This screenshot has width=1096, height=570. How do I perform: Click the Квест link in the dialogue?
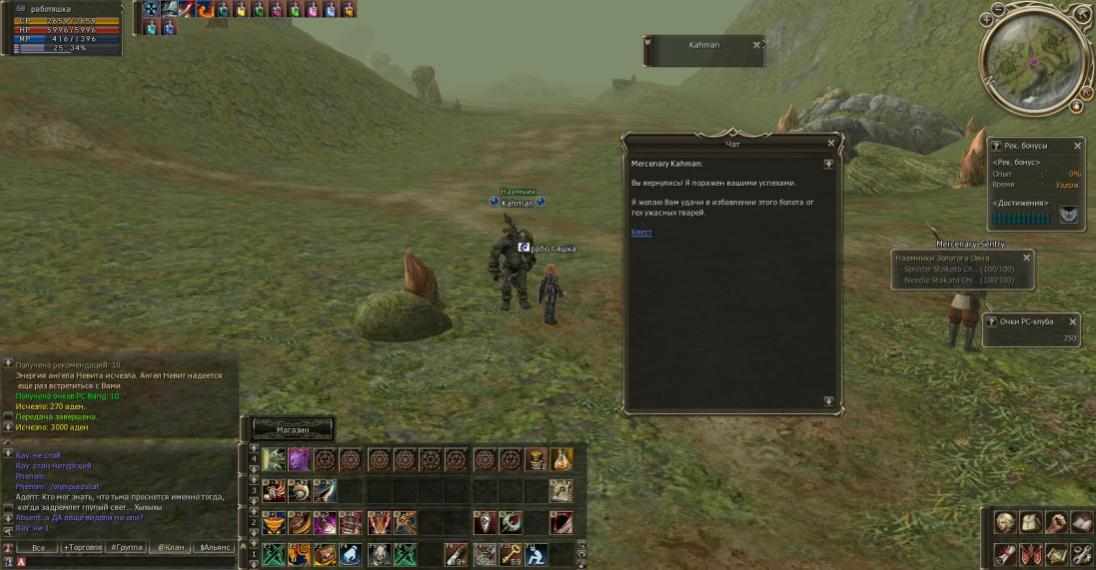tap(641, 232)
